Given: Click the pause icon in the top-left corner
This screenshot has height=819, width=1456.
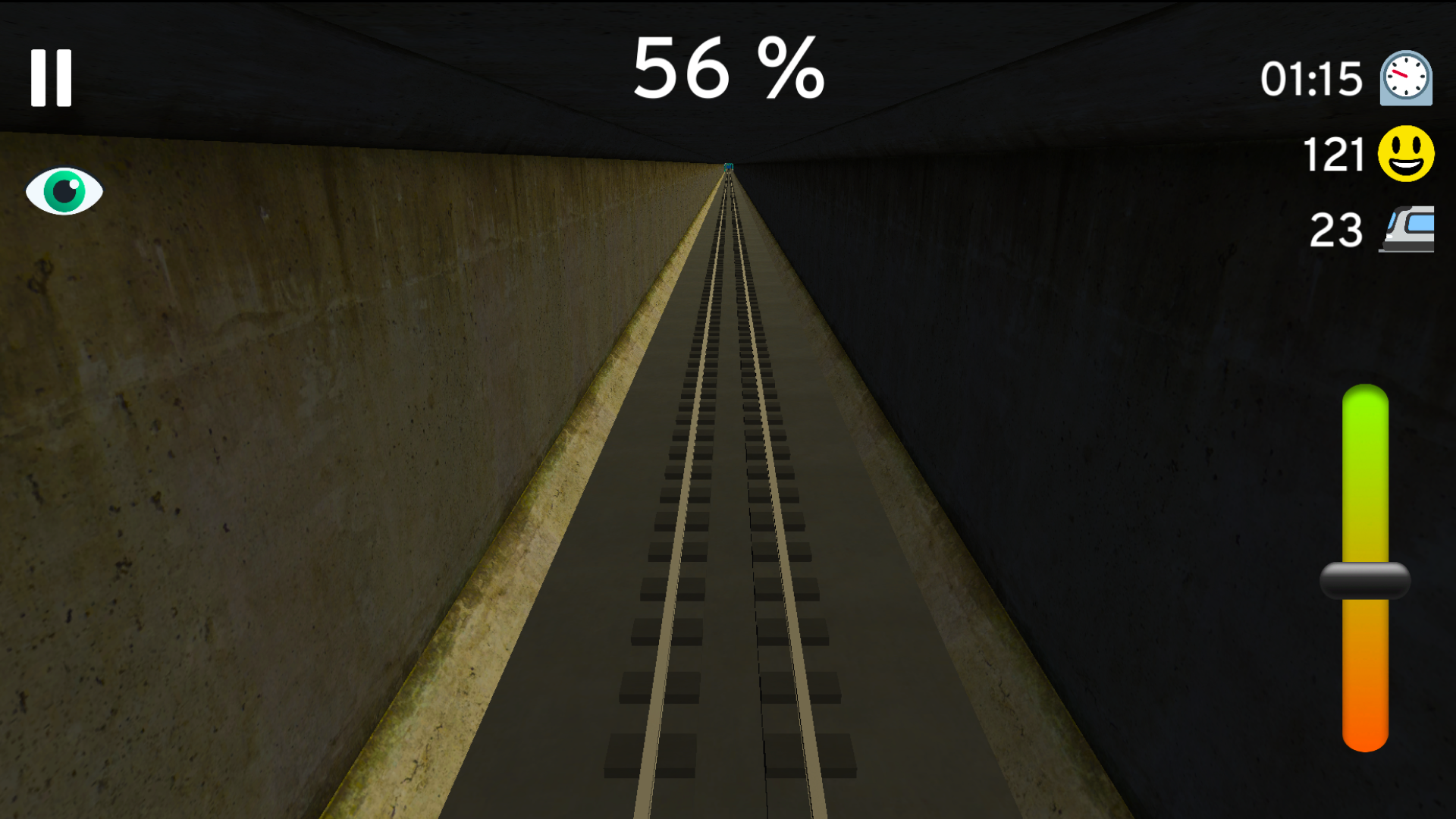Looking at the screenshot, I should pos(51,78).
